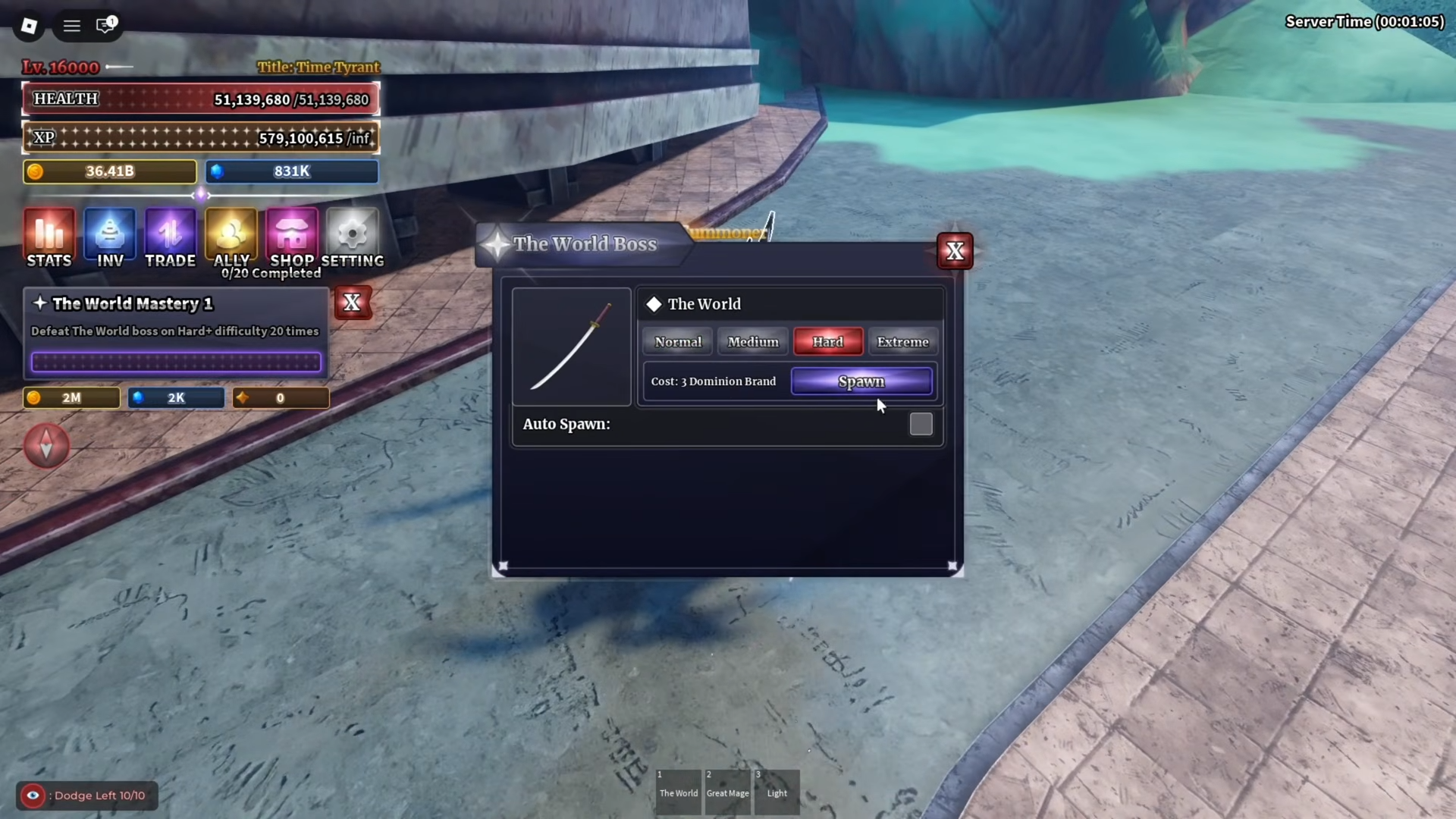Select Normal difficulty

[678, 342]
